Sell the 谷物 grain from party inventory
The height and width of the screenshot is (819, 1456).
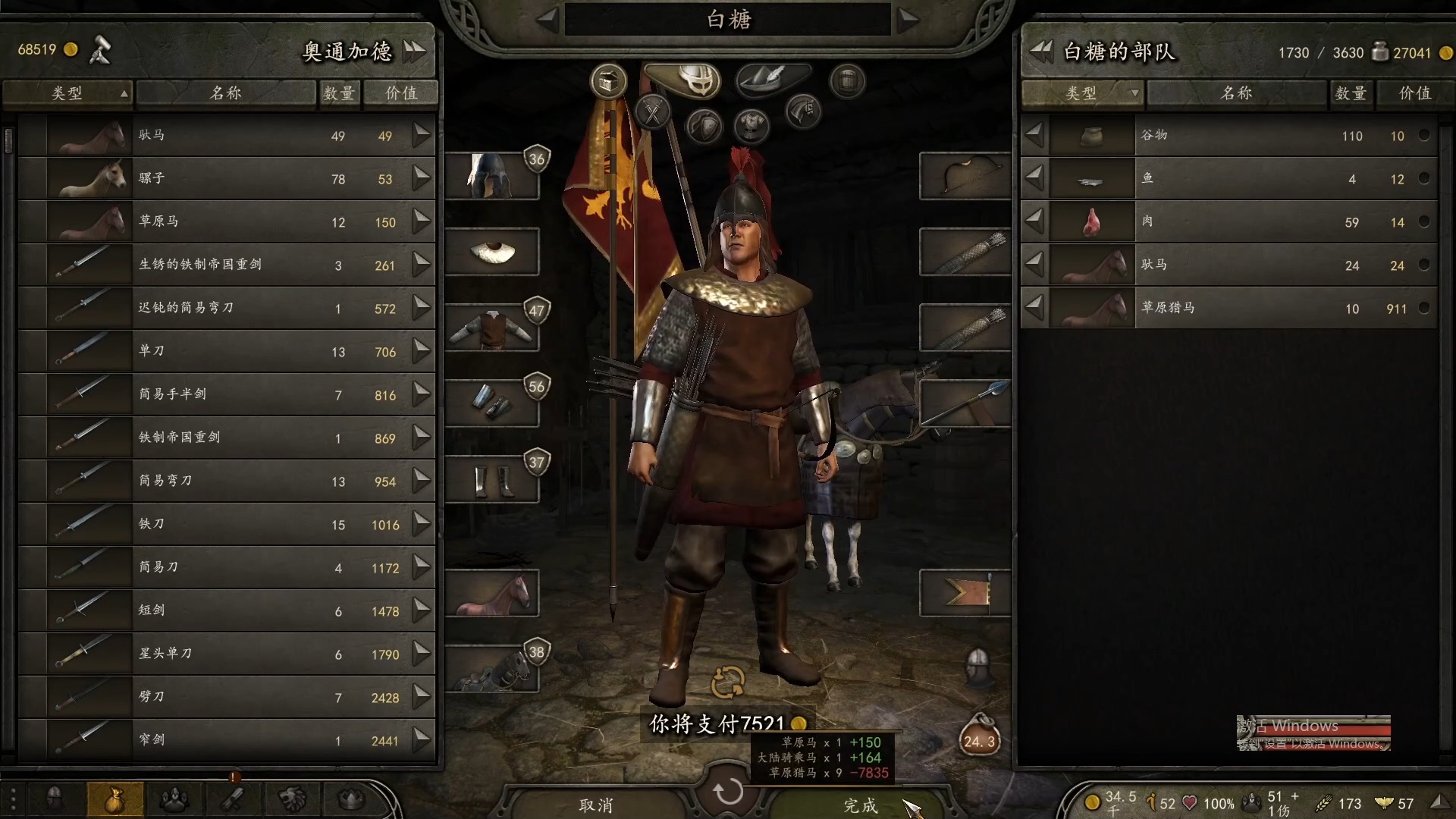(x=1034, y=136)
